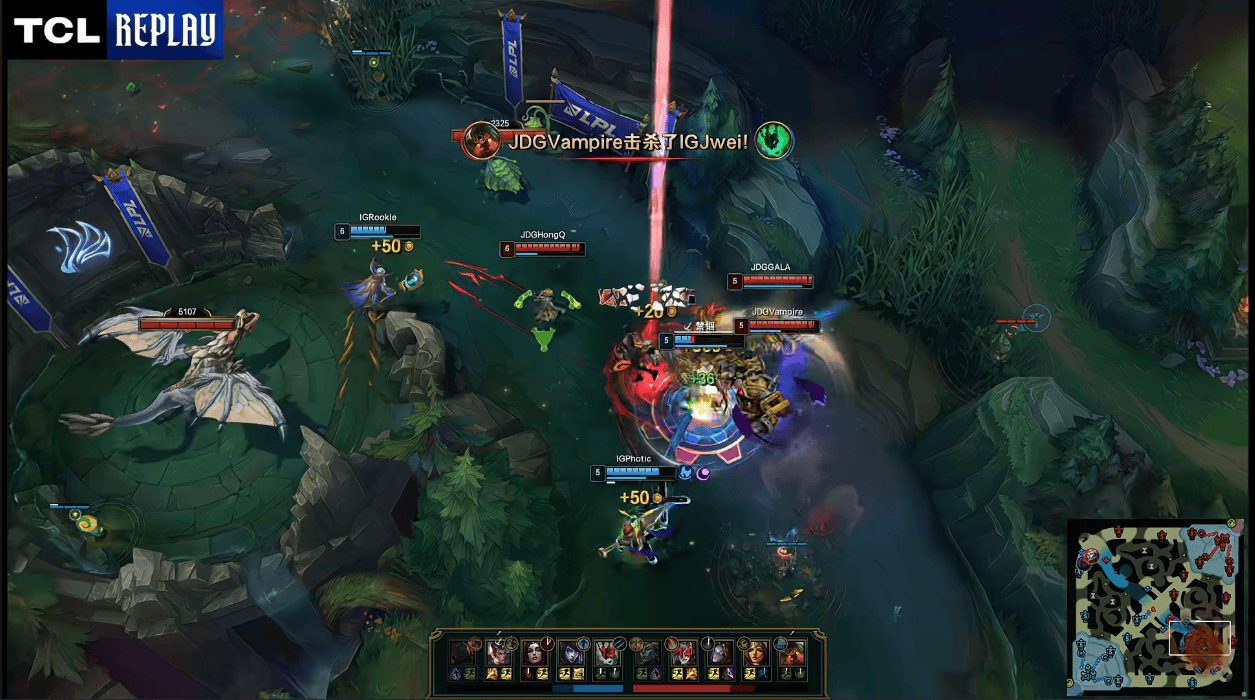This screenshot has width=1255, height=700.
Task: Select the champion portrait with respawn timer 14
Action: 682,654
